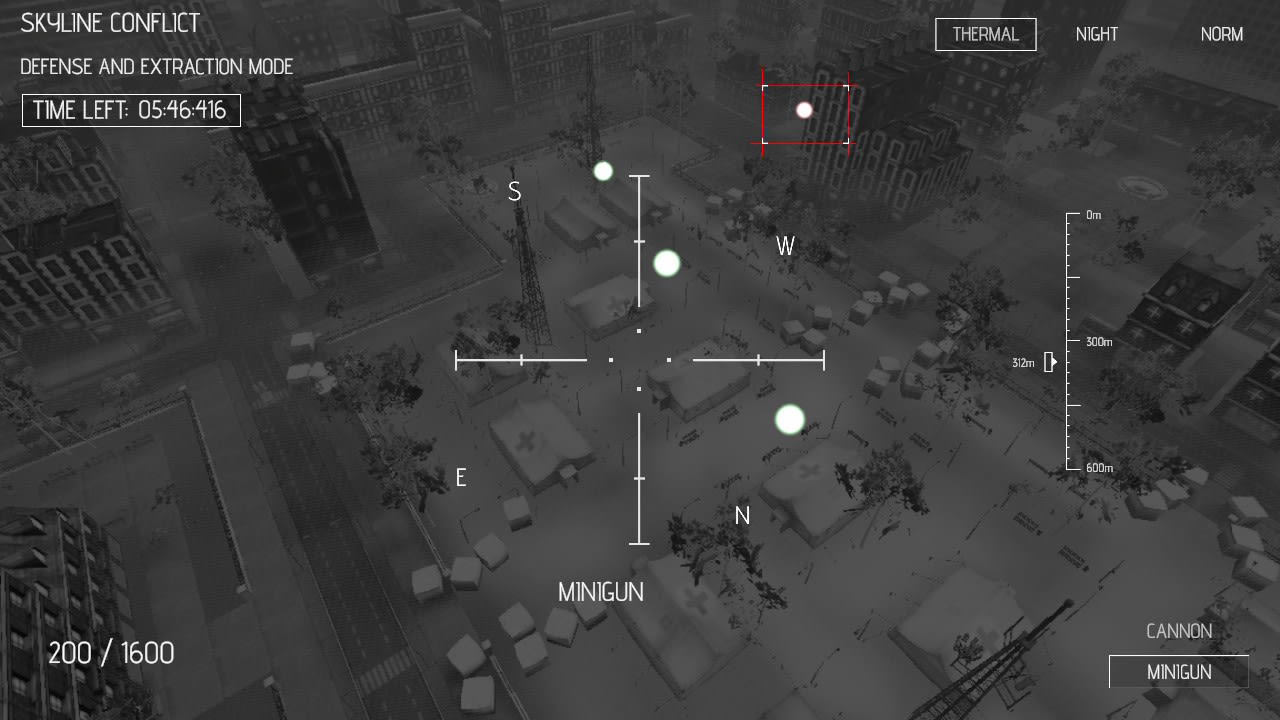
Task: Enable THERMAL vision mode
Action: (985, 34)
